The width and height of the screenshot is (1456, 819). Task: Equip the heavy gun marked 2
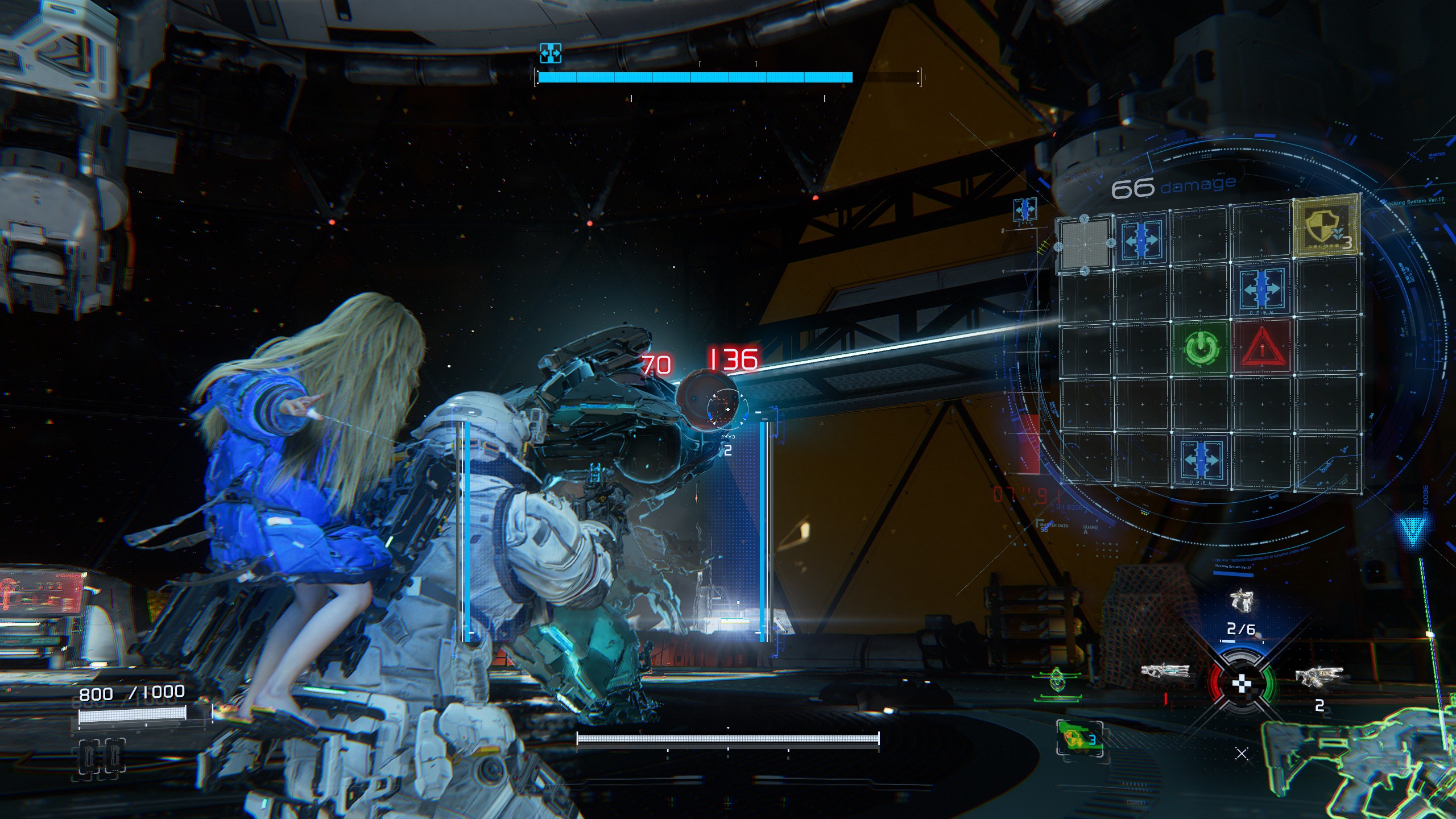(x=1319, y=676)
